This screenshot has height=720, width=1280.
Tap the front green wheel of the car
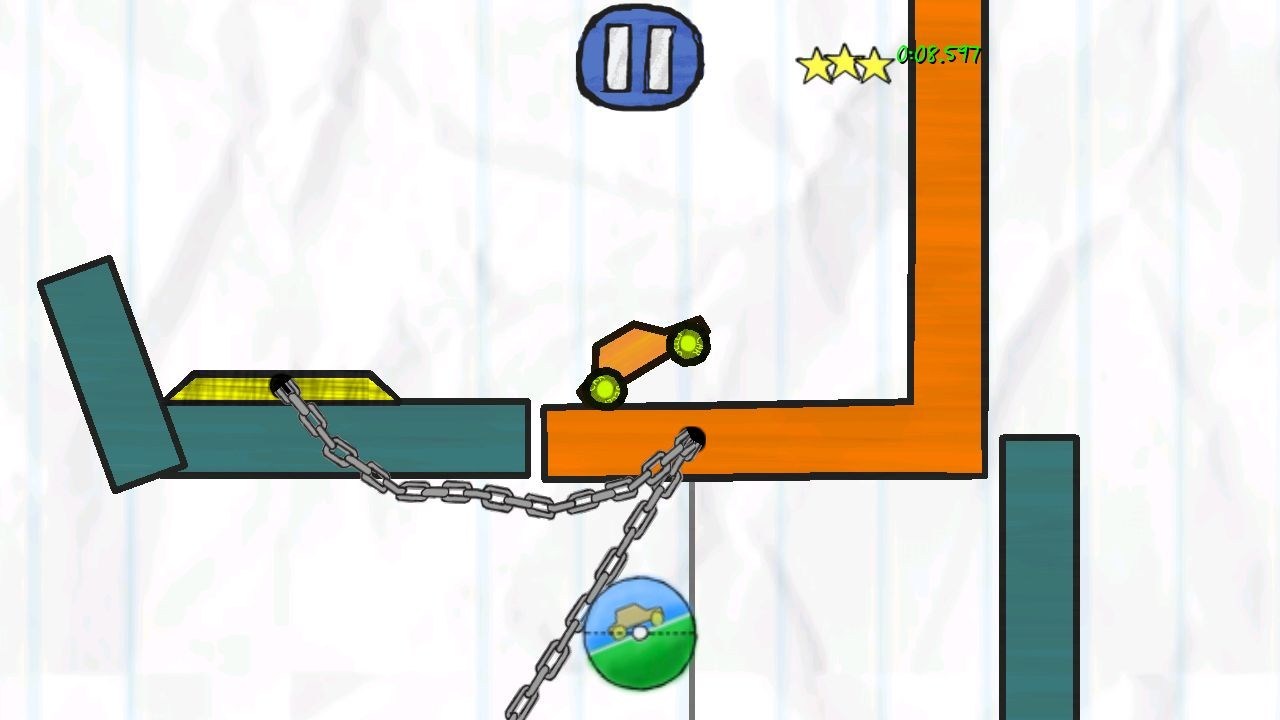[x=689, y=344]
